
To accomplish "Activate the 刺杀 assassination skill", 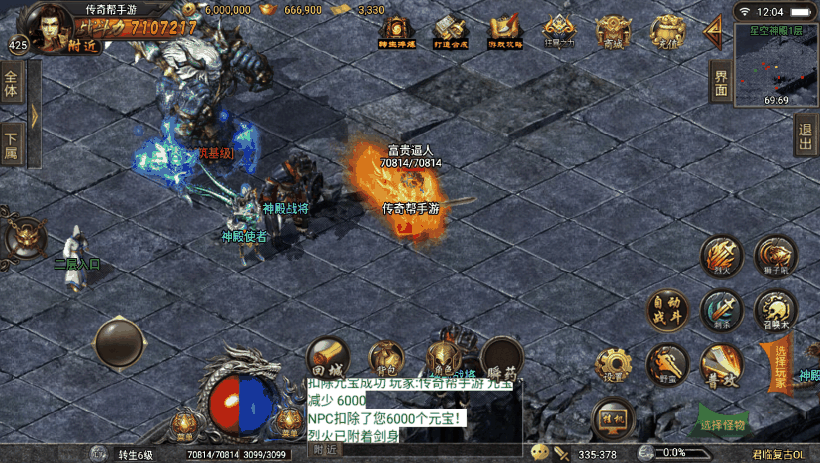I will point(720,309).
